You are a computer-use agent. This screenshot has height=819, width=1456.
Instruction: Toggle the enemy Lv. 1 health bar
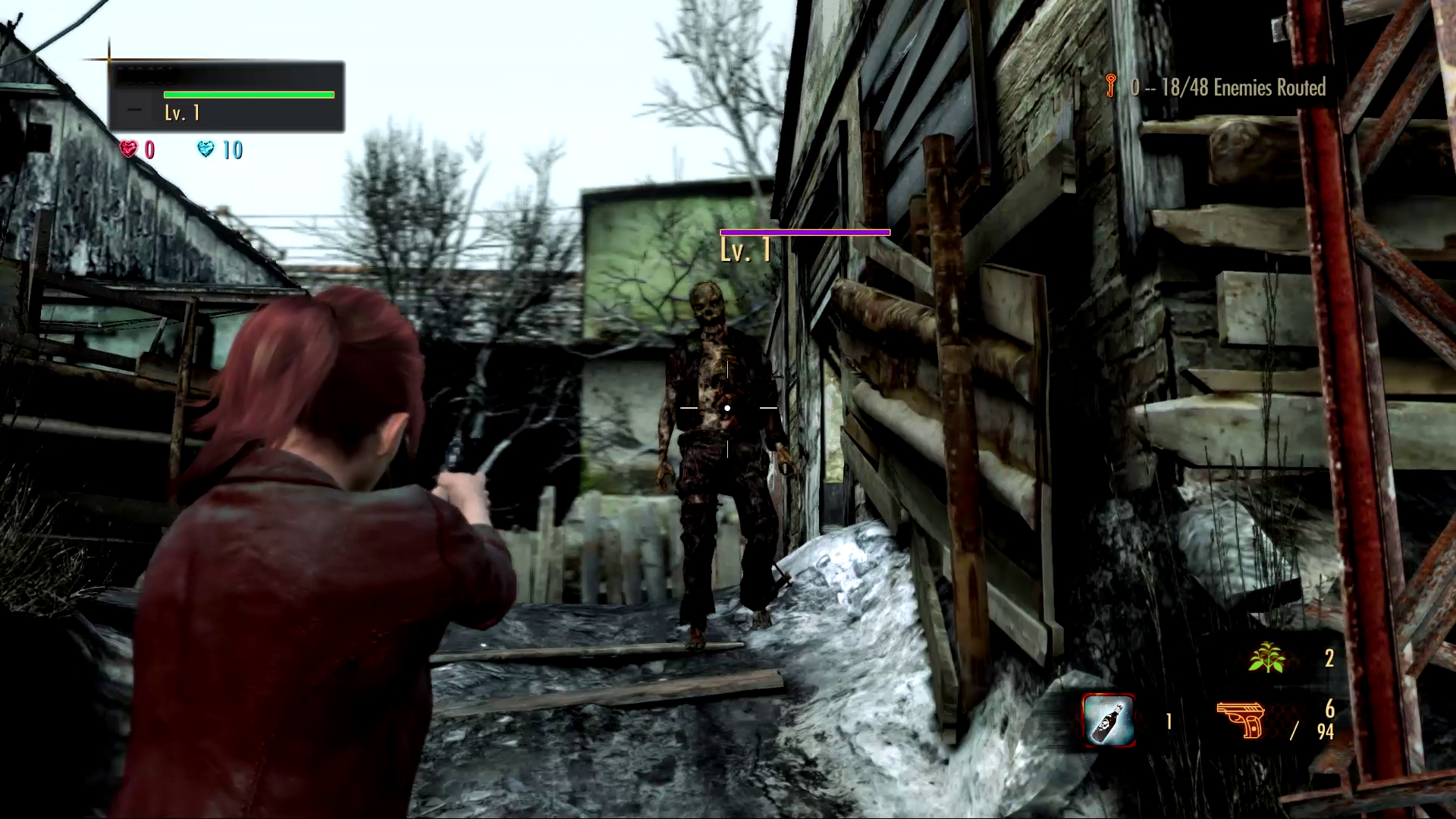tap(805, 232)
